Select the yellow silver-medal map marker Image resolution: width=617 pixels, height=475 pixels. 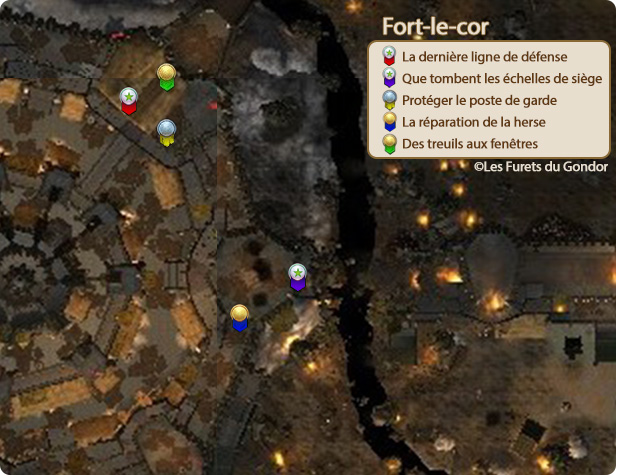point(166,131)
